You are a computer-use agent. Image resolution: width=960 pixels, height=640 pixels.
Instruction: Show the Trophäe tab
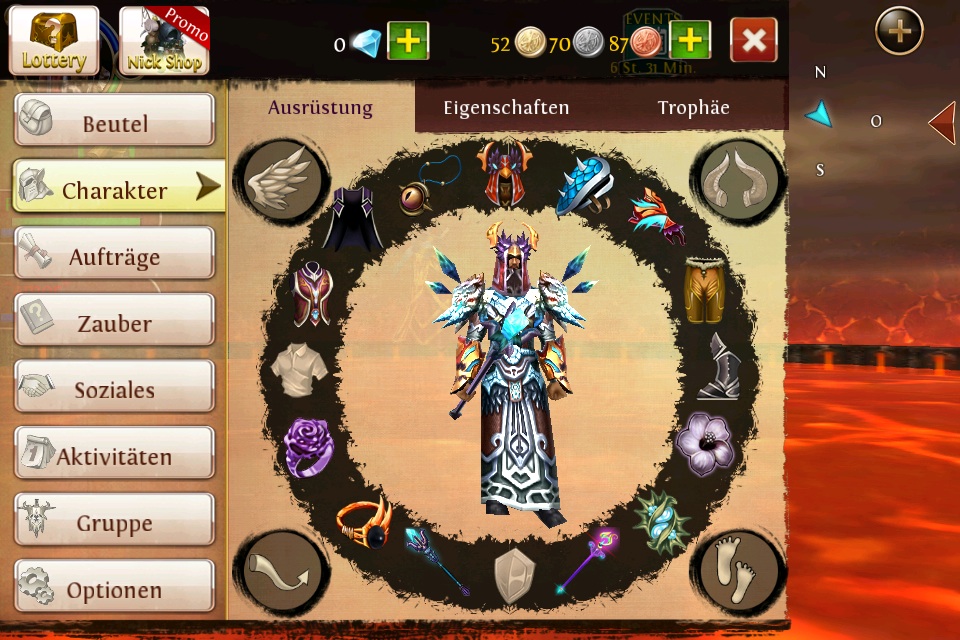pos(693,108)
